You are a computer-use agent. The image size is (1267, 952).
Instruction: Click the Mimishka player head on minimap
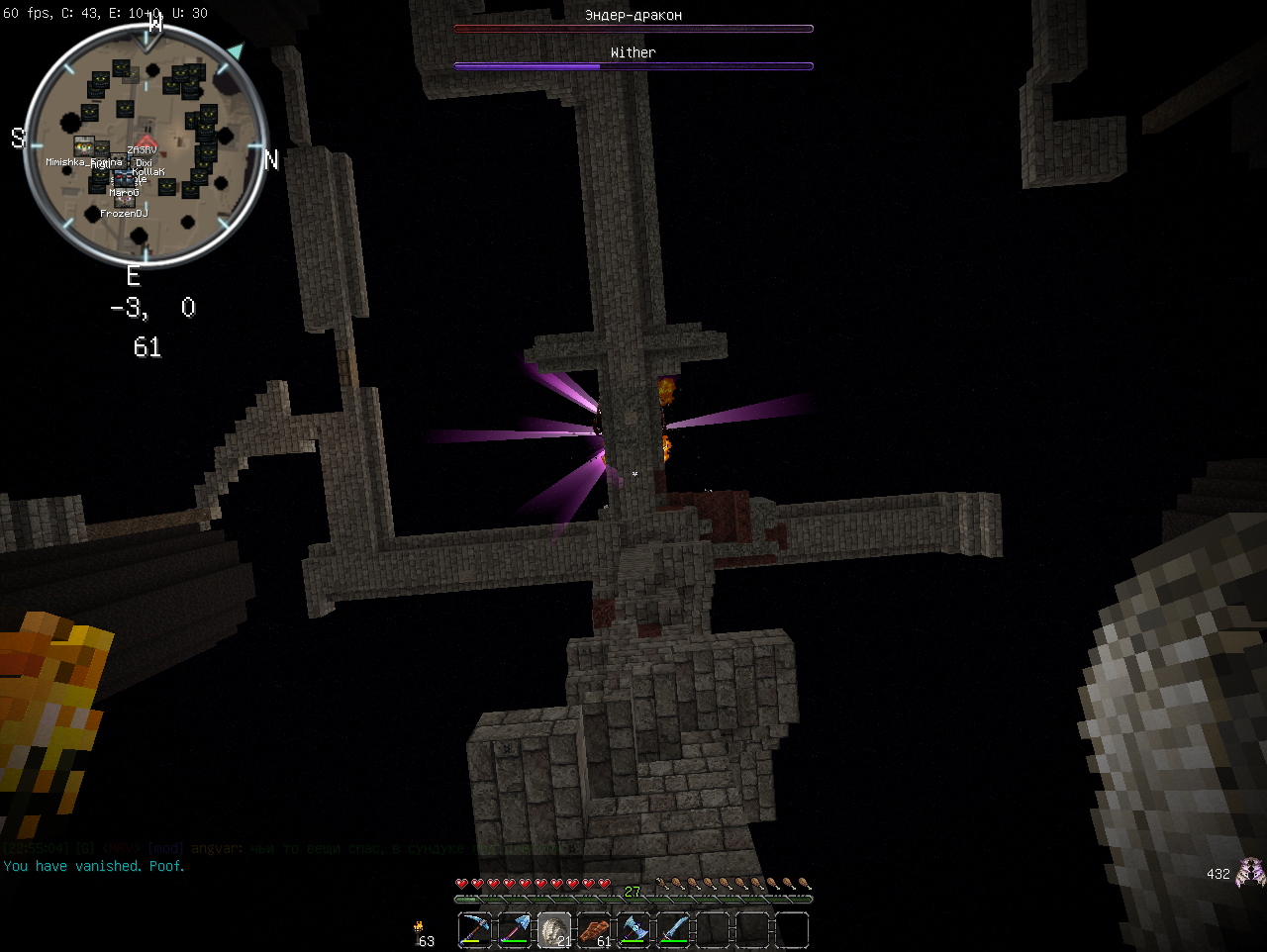pyautogui.click(x=84, y=147)
